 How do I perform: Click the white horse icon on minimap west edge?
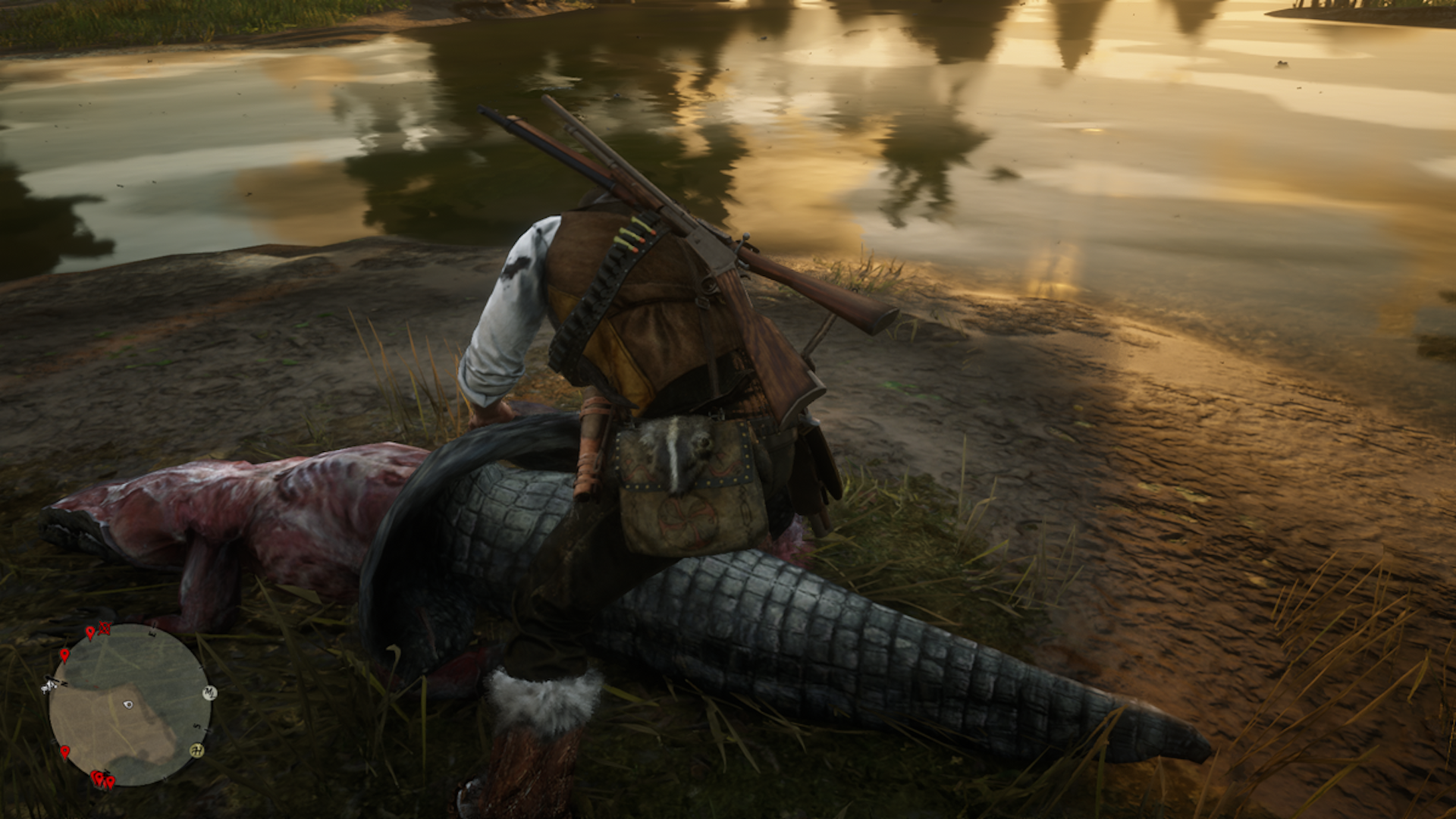[x=49, y=686]
